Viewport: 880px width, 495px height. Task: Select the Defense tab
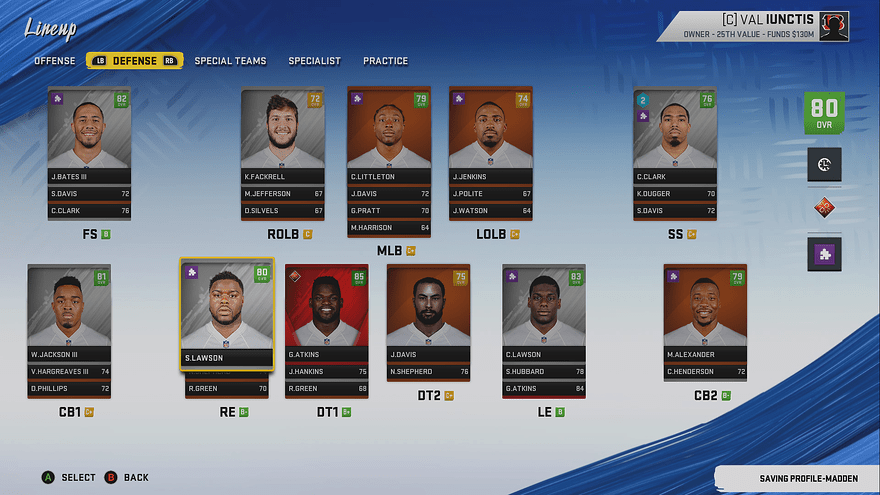tap(134, 61)
